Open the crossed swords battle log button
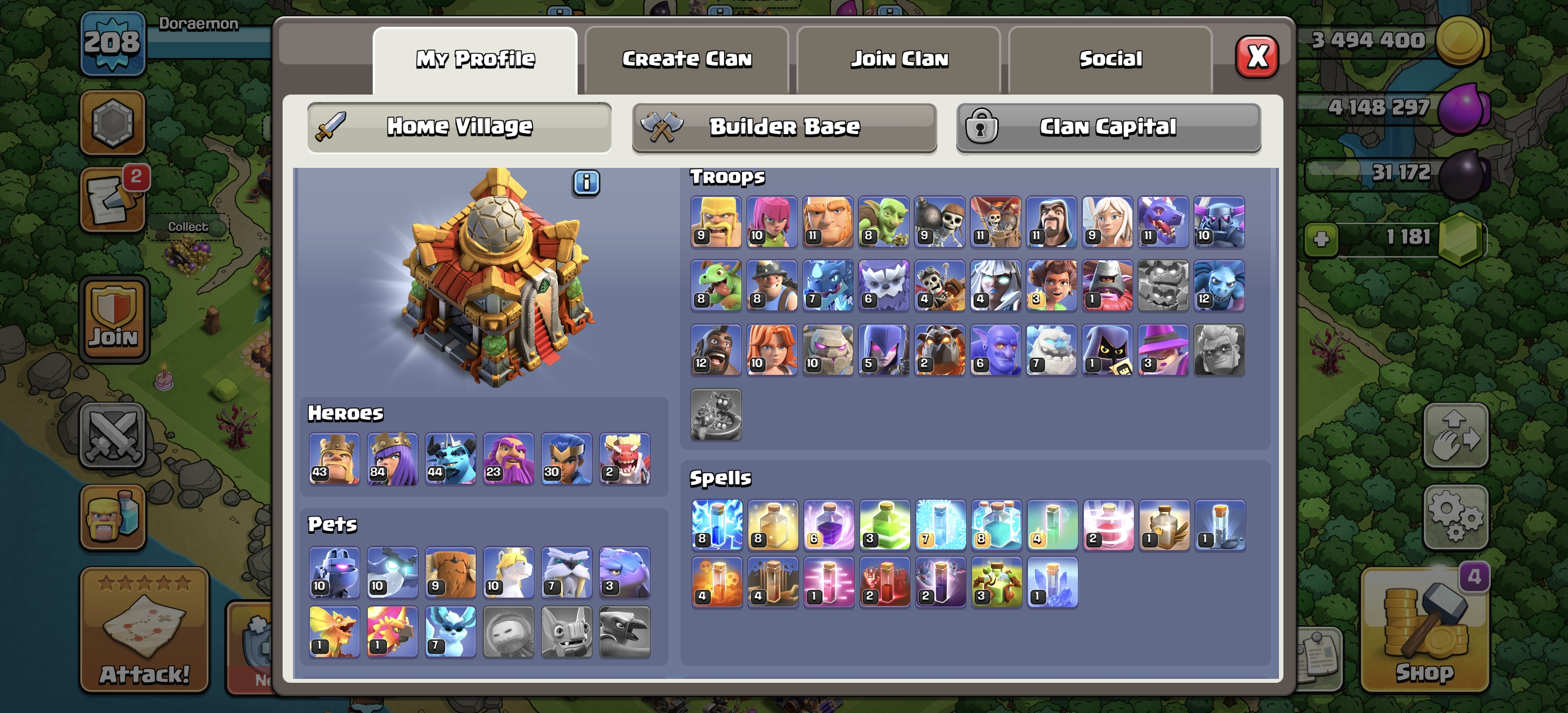This screenshot has height=713, width=1568. (113, 435)
